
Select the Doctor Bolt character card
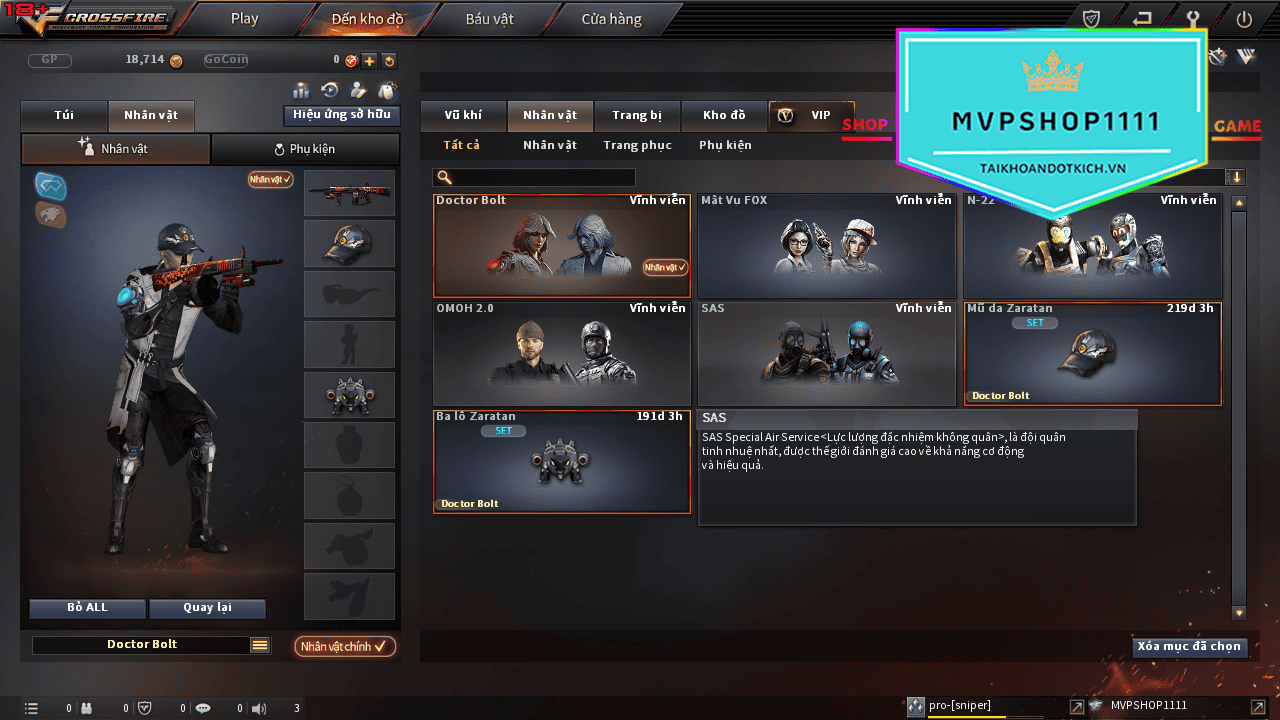coord(561,246)
